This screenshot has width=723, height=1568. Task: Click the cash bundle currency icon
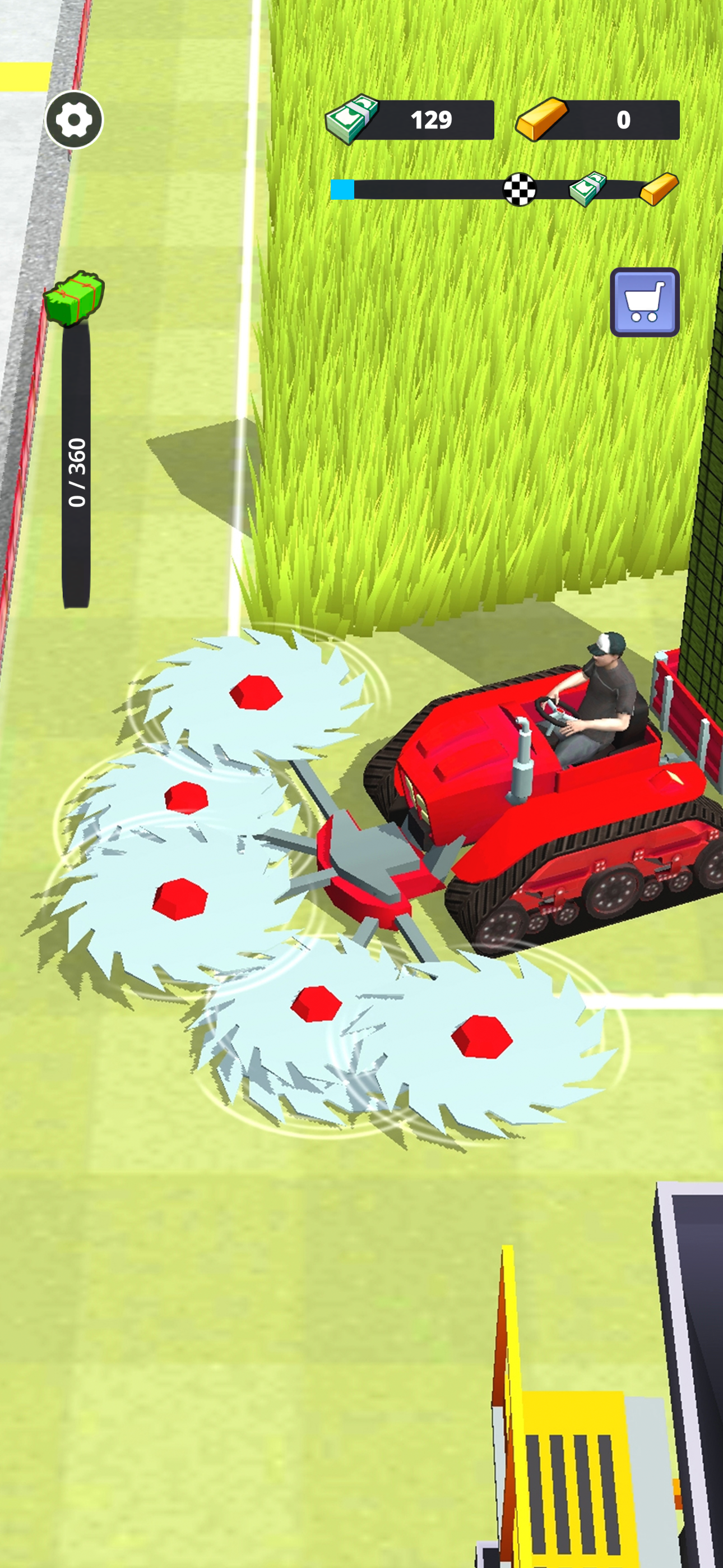(351, 117)
